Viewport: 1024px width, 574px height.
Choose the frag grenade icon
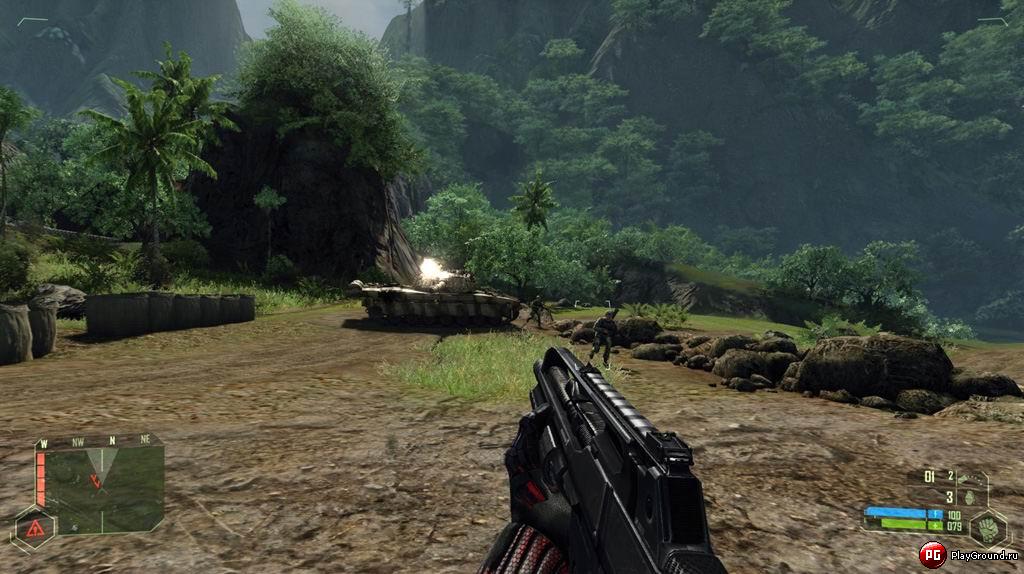967,496
